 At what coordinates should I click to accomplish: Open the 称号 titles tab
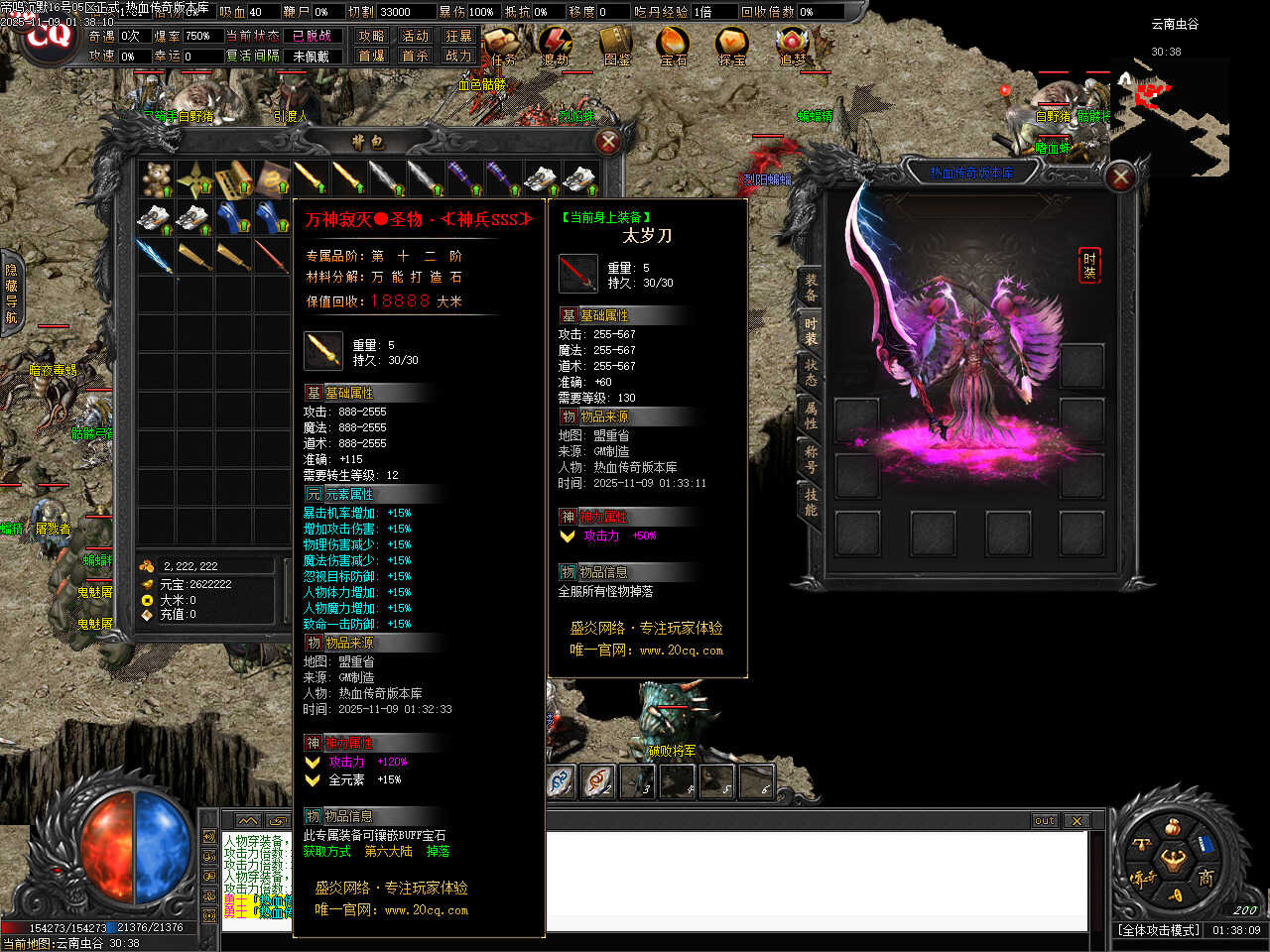coord(811,458)
